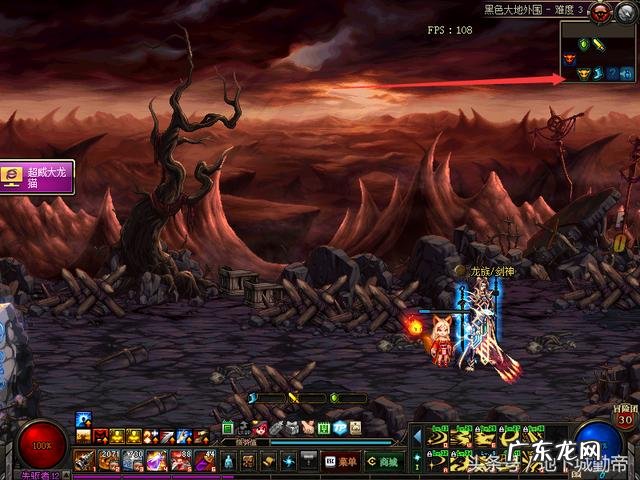Click the scroll icon in bottom bar
The height and width of the screenshot is (480, 640).
point(267,461)
